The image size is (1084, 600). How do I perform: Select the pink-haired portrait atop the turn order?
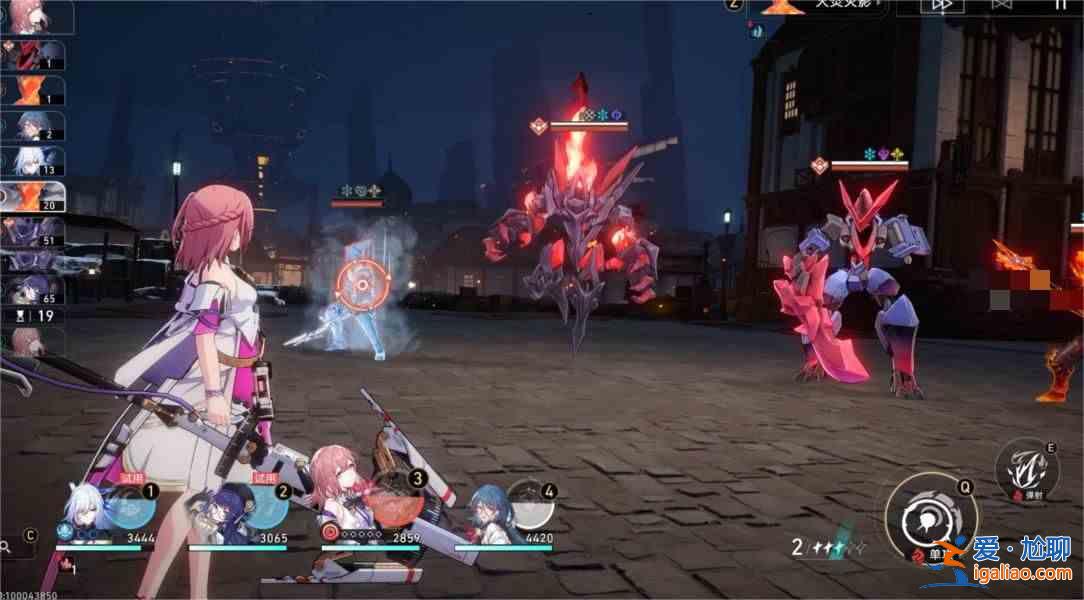pos(24,15)
